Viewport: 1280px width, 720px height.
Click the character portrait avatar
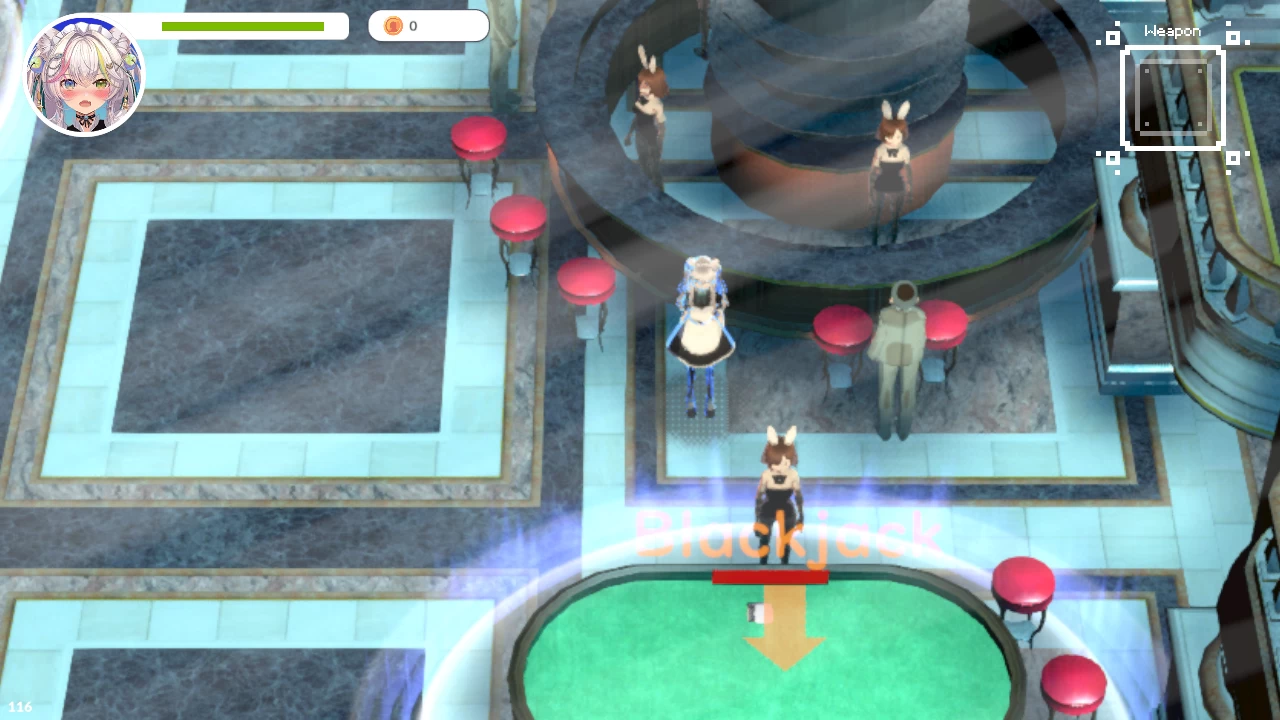pyautogui.click(x=84, y=76)
